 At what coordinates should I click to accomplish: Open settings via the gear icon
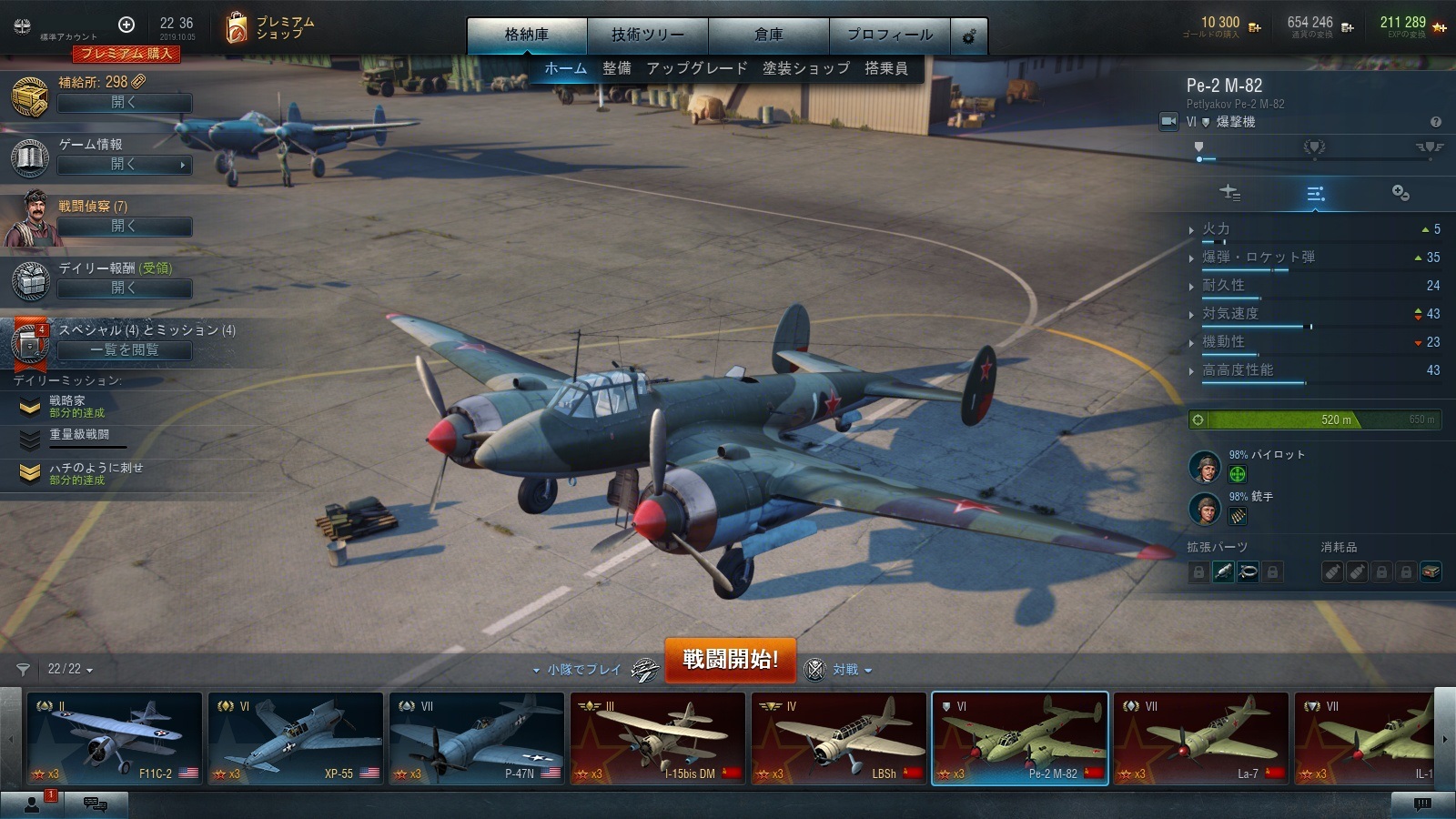coord(969,36)
